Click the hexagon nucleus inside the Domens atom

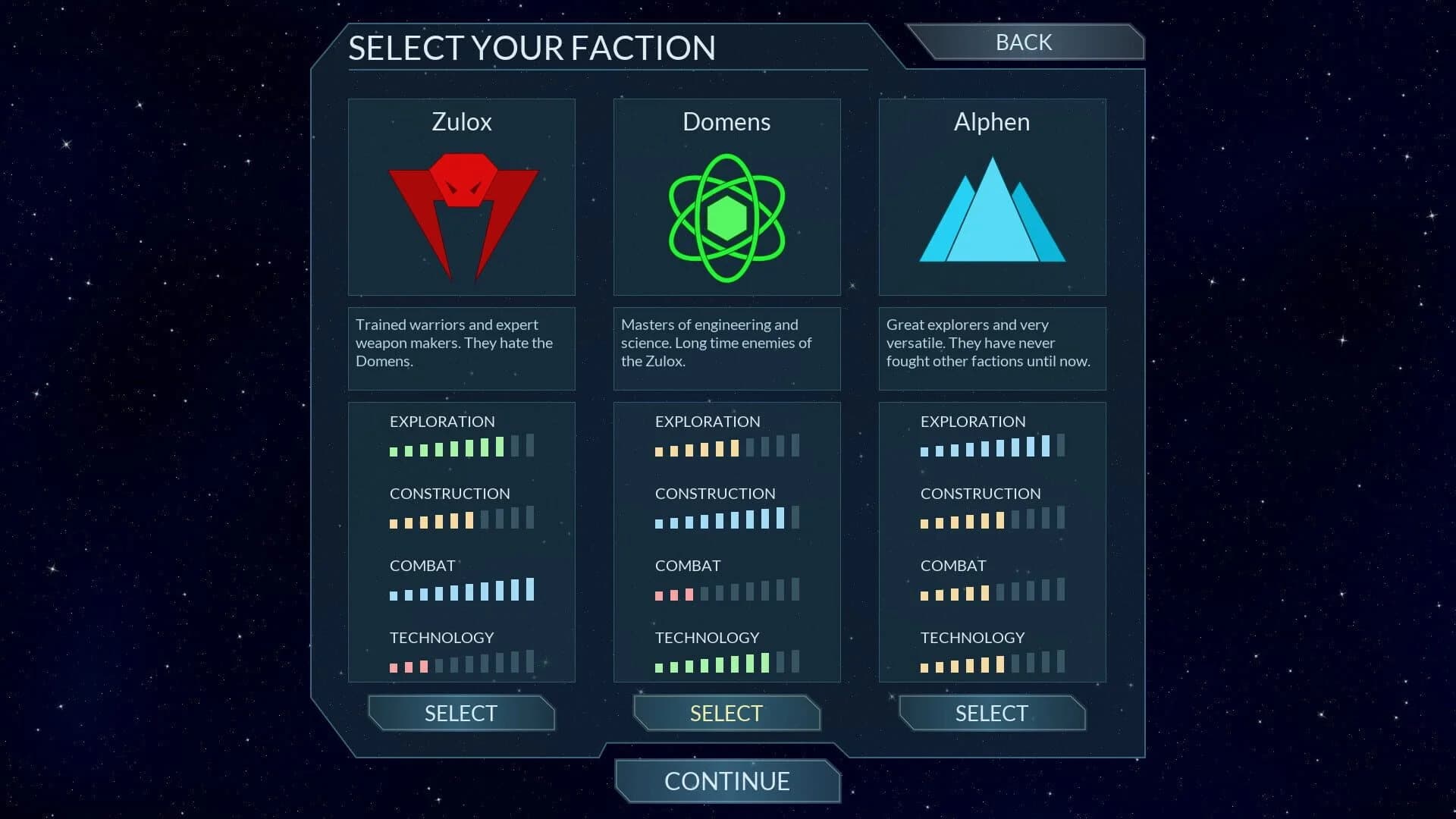coord(726,216)
